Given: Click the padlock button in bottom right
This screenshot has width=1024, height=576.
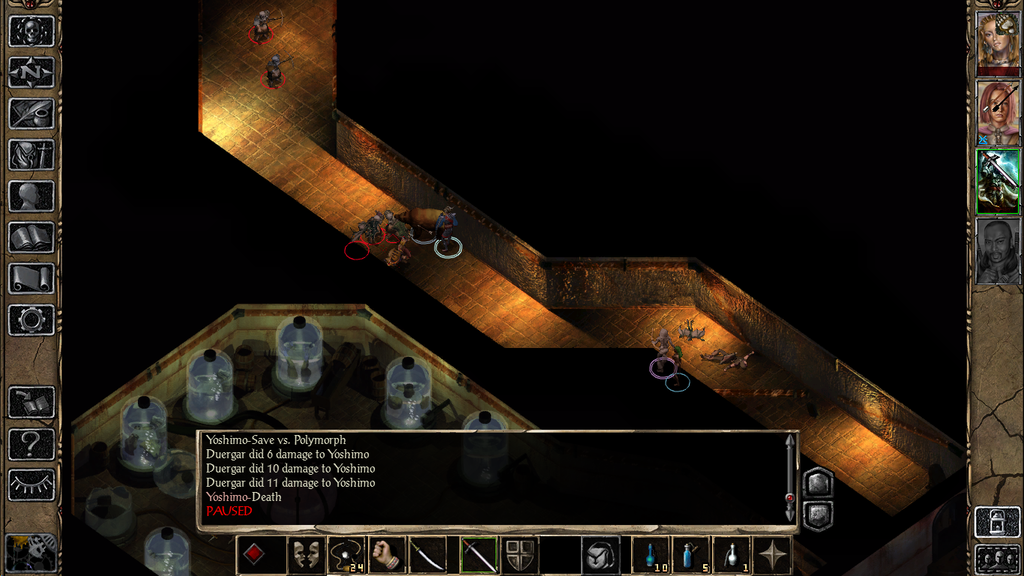Looking at the screenshot, I should click(996, 523).
